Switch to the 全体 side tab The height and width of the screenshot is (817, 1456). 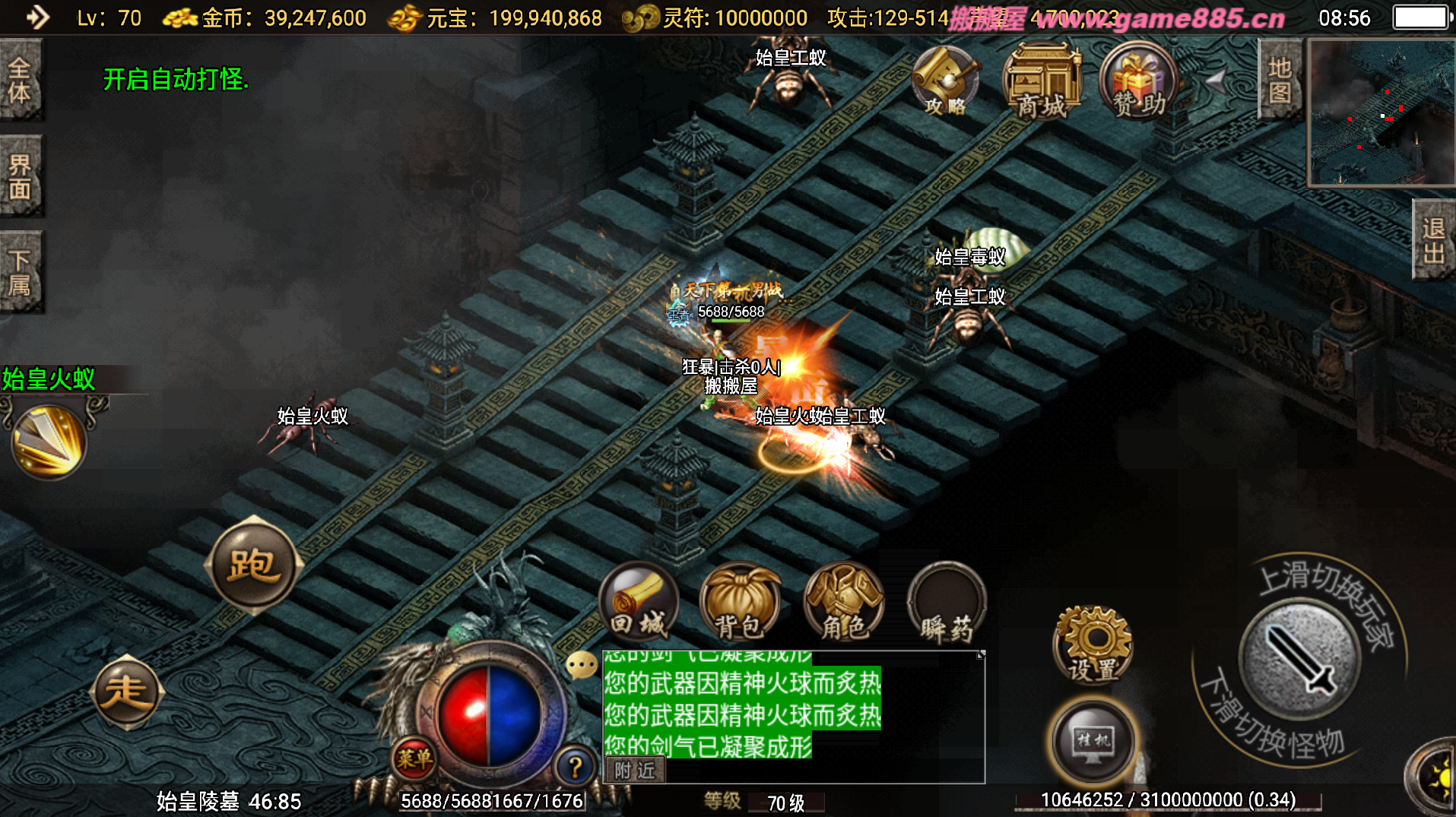click(x=21, y=80)
